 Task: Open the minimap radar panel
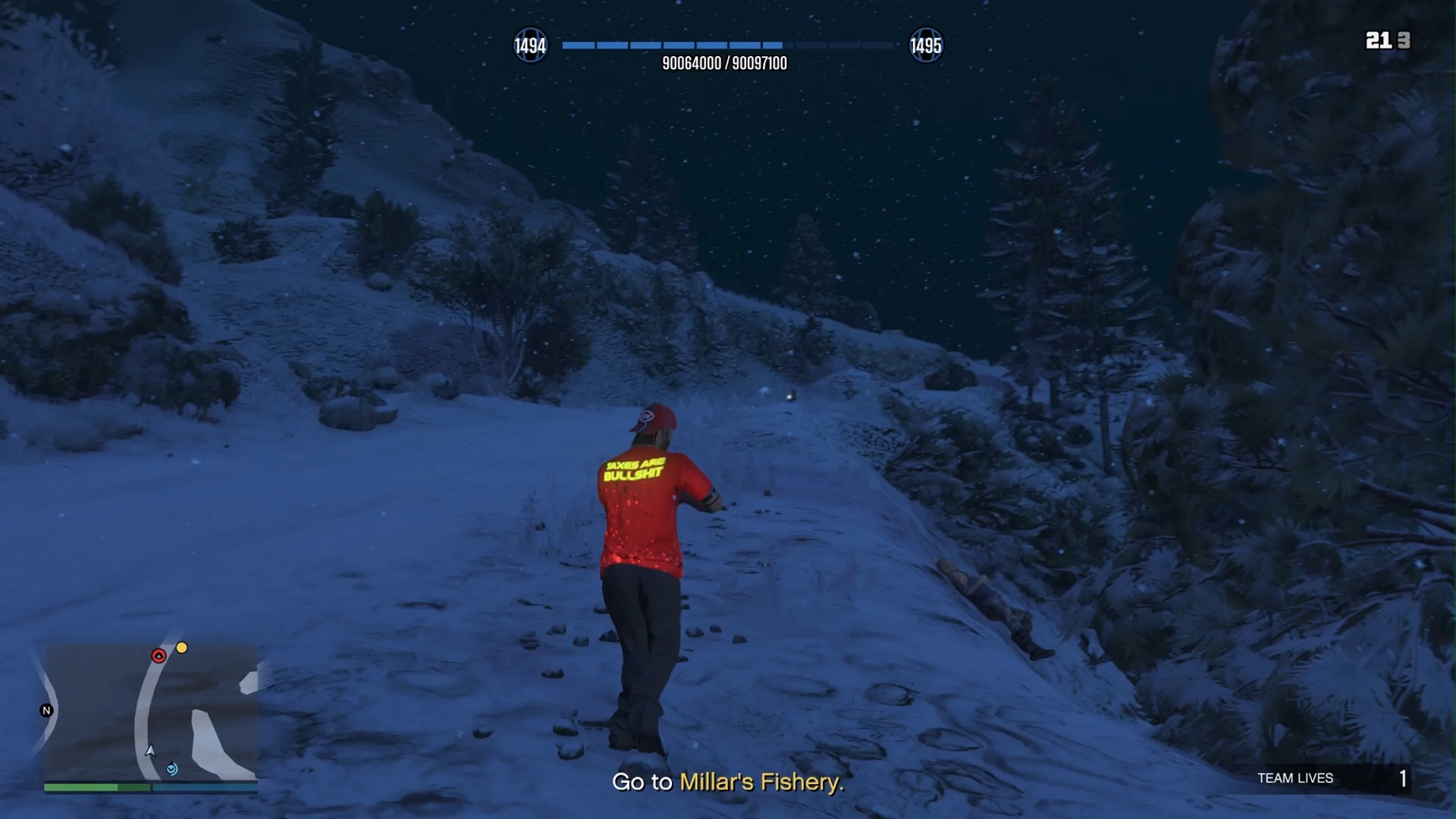coord(151,711)
